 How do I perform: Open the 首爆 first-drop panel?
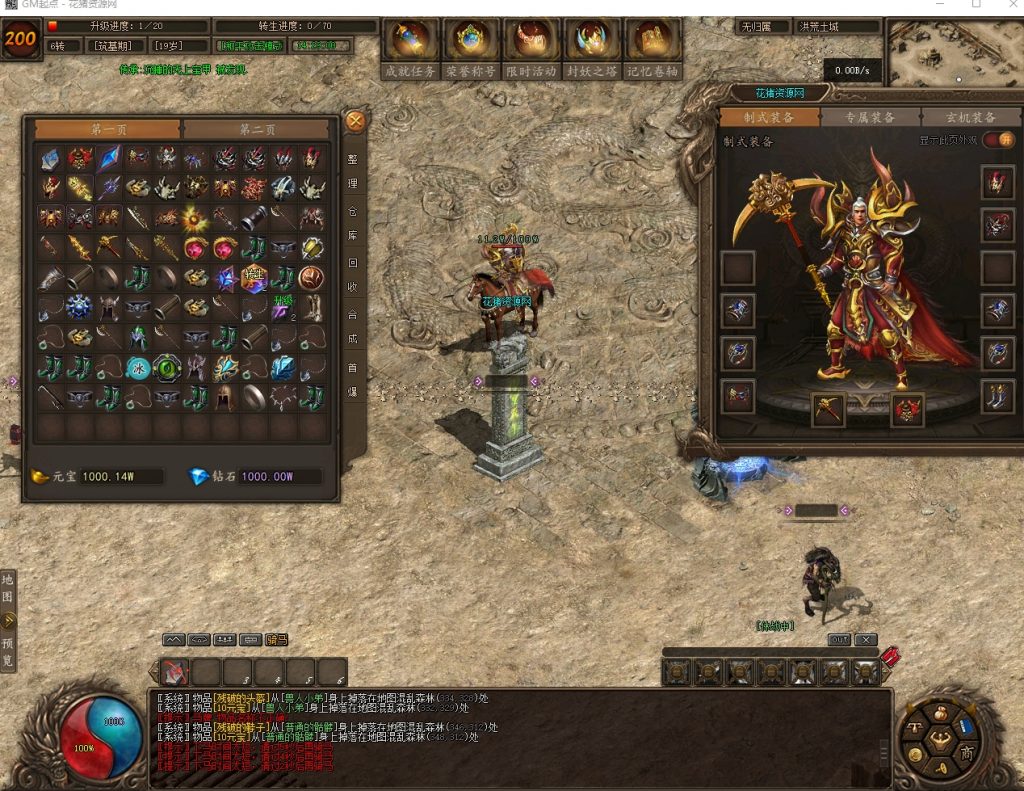pos(352,380)
